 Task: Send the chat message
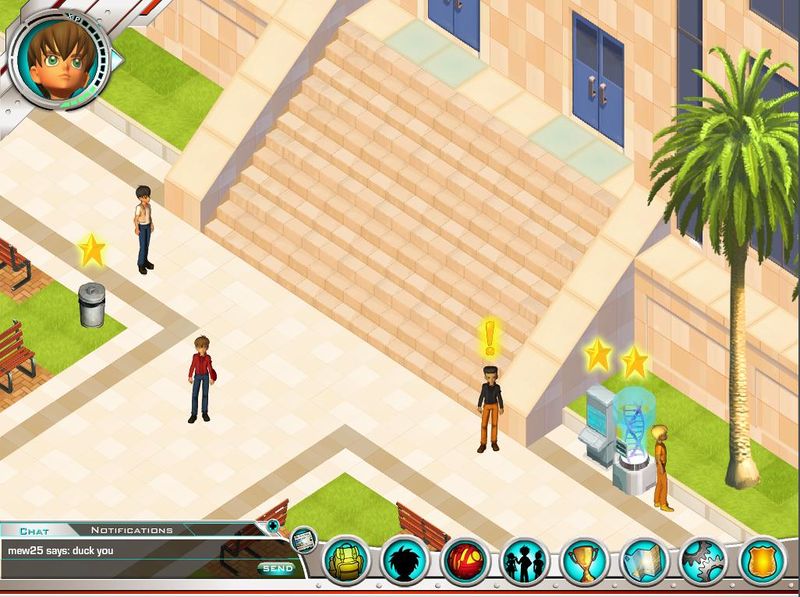coord(278,568)
